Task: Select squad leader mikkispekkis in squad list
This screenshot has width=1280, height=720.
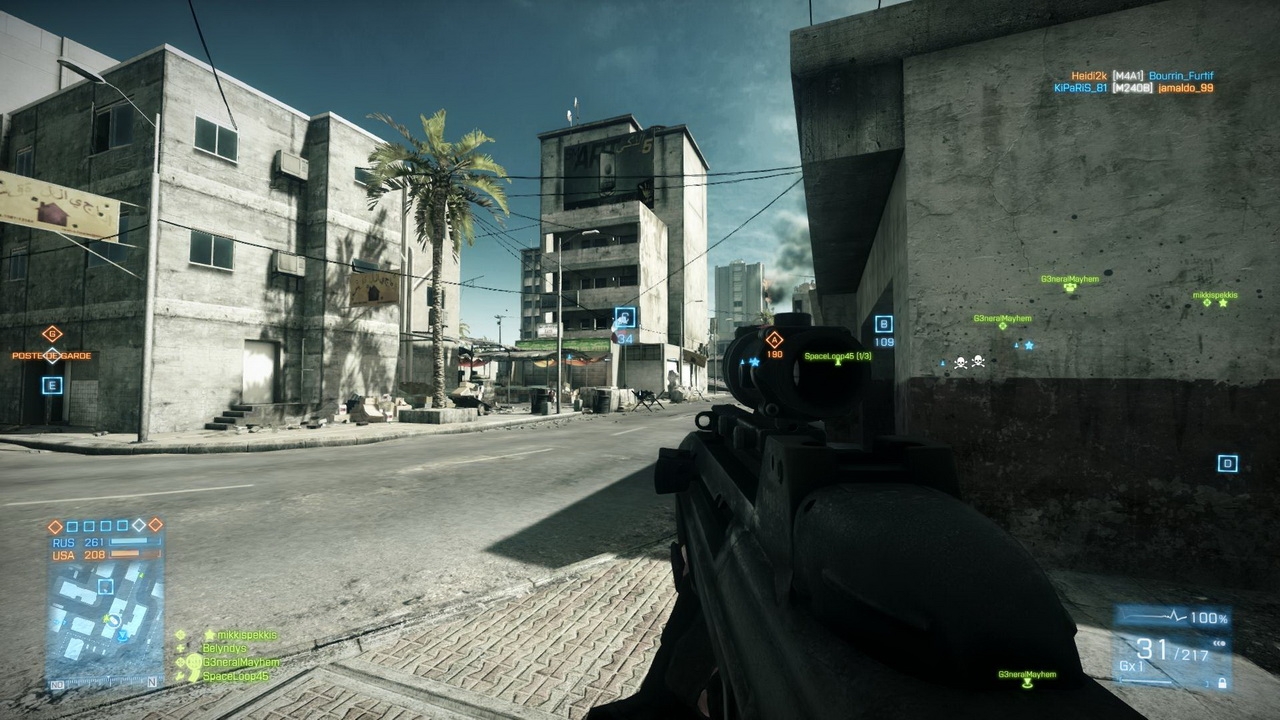Action: pos(240,635)
